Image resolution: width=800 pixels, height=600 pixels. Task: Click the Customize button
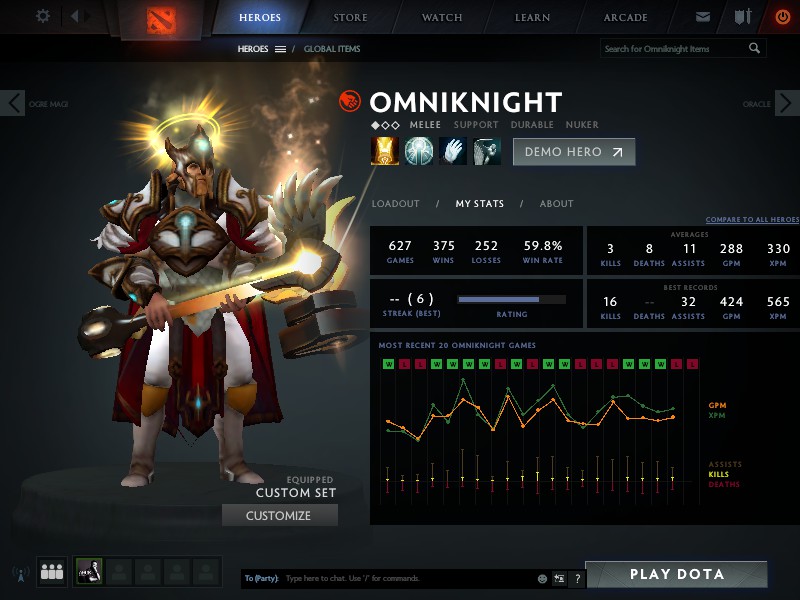tap(279, 516)
